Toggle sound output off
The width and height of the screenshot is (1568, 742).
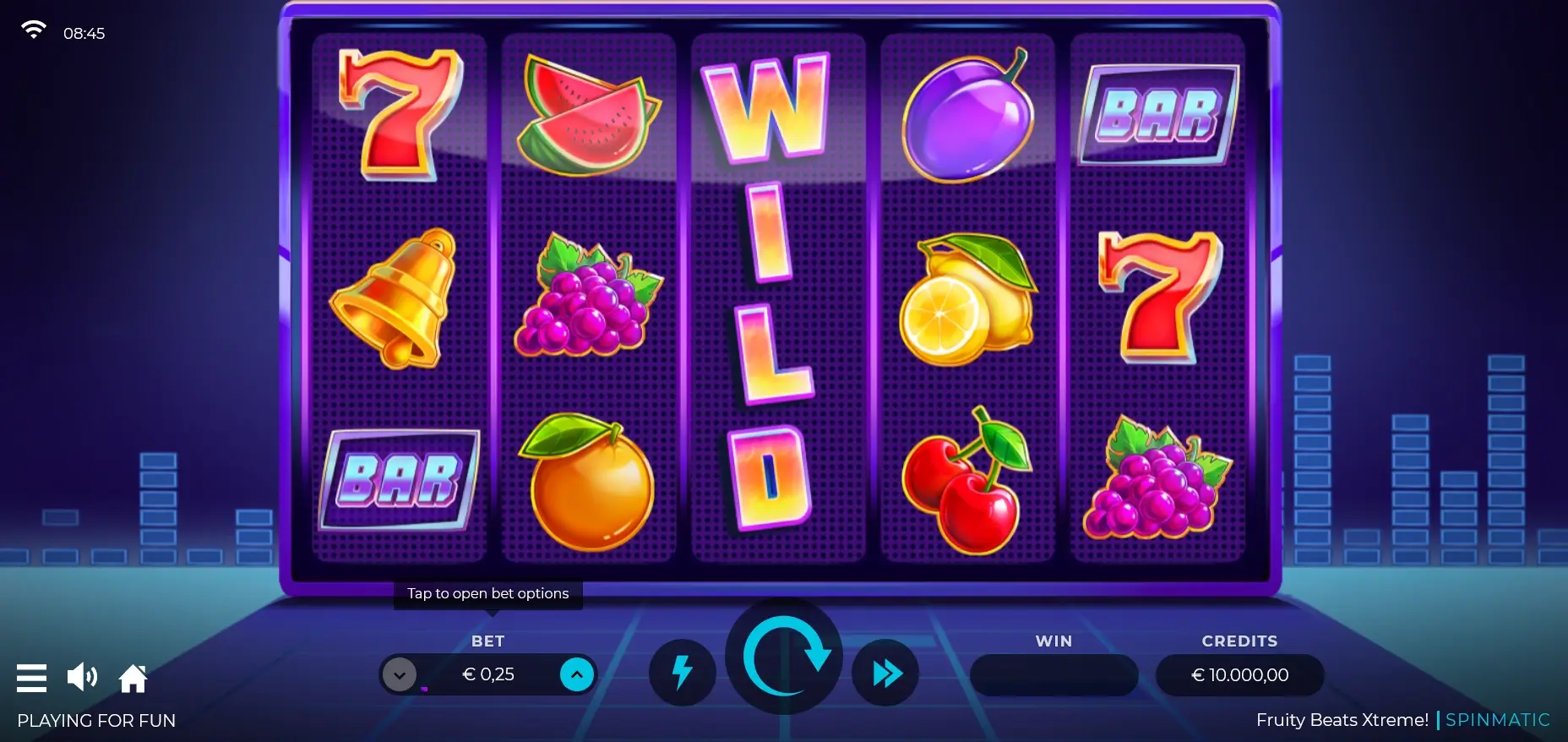(82, 677)
